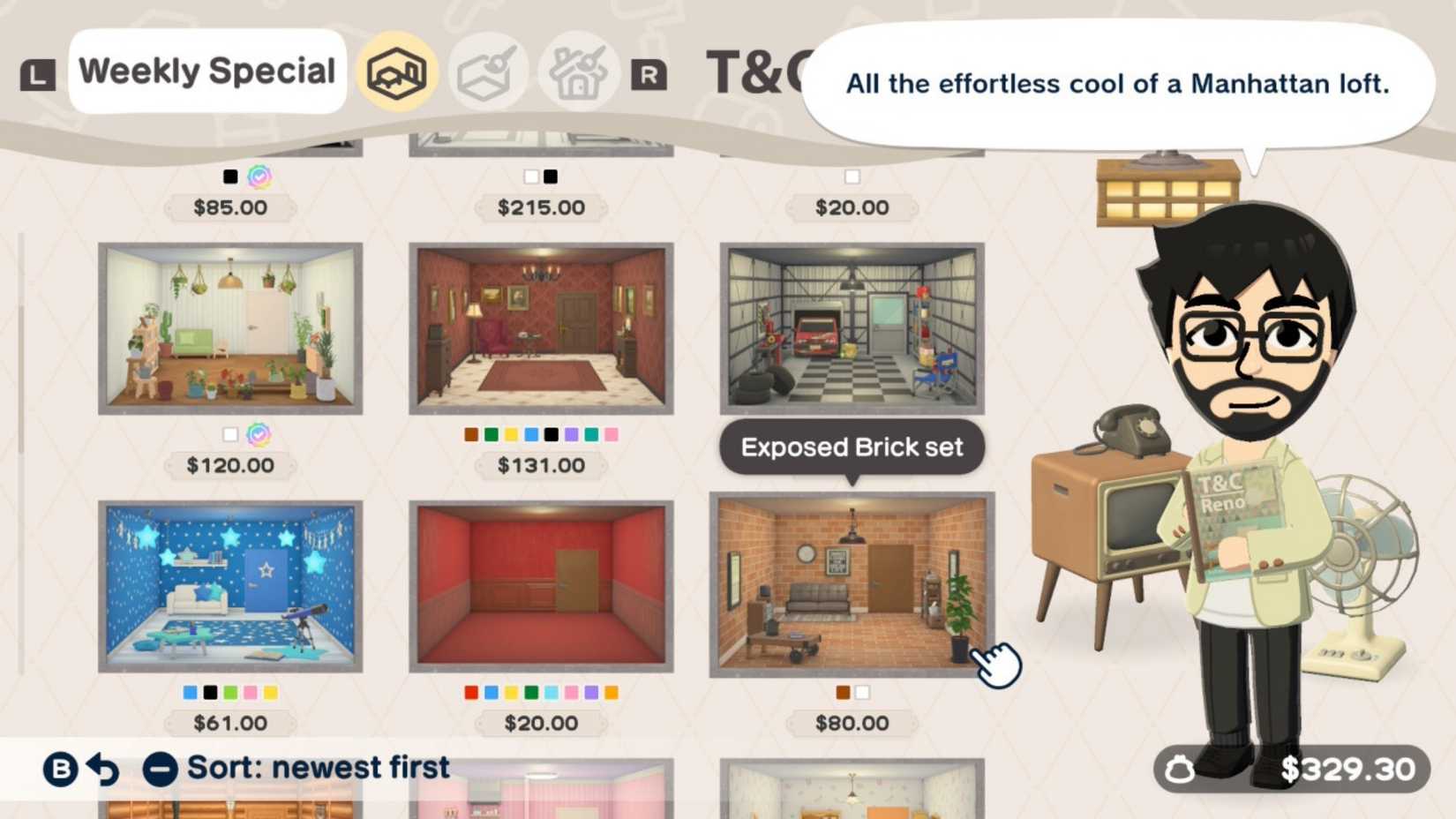Image resolution: width=1456 pixels, height=819 pixels.
Task: Click the $80.00 Exposed Brick price button
Action: pos(851,723)
